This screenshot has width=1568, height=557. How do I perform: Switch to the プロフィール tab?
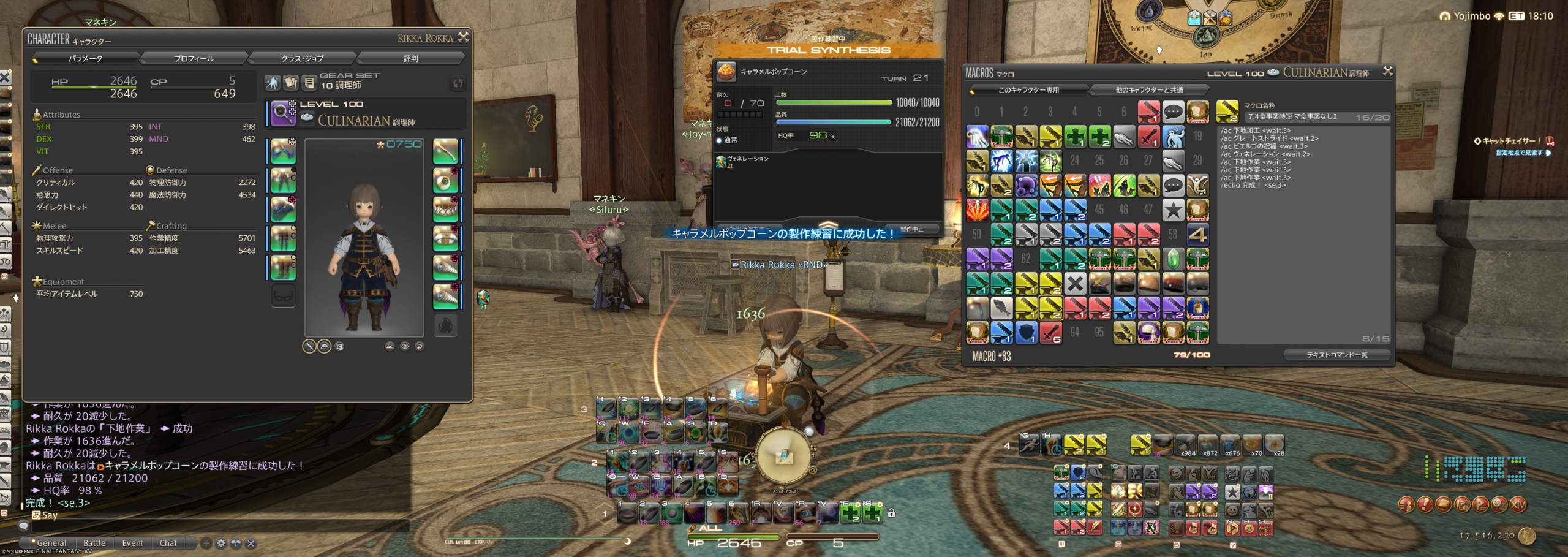[194, 58]
